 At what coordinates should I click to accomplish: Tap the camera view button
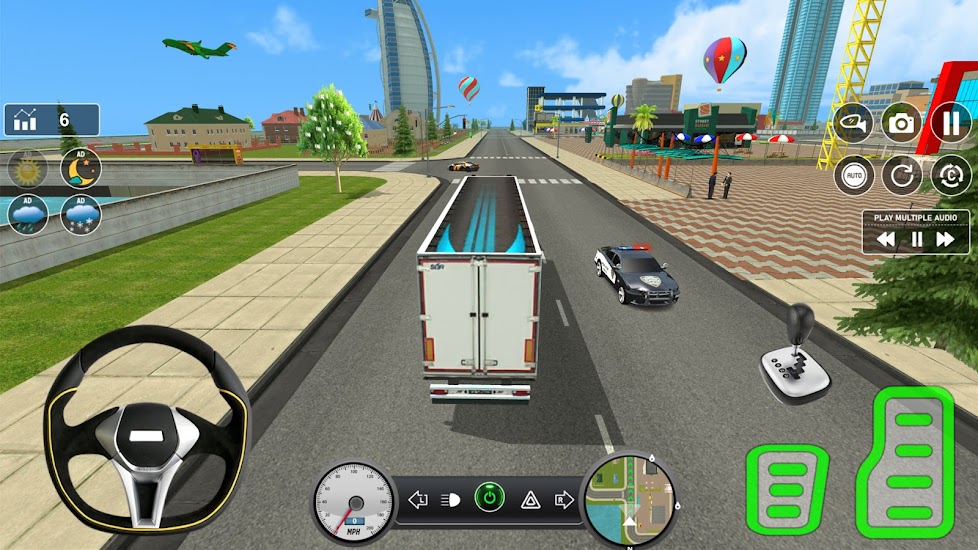[901, 123]
